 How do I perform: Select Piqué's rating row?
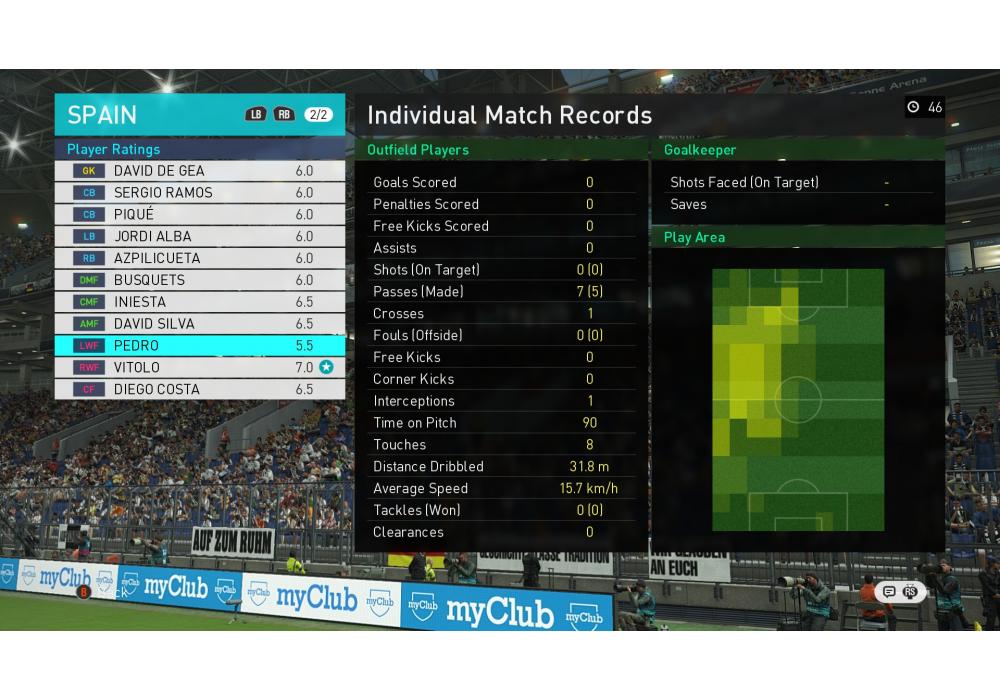(x=200, y=215)
